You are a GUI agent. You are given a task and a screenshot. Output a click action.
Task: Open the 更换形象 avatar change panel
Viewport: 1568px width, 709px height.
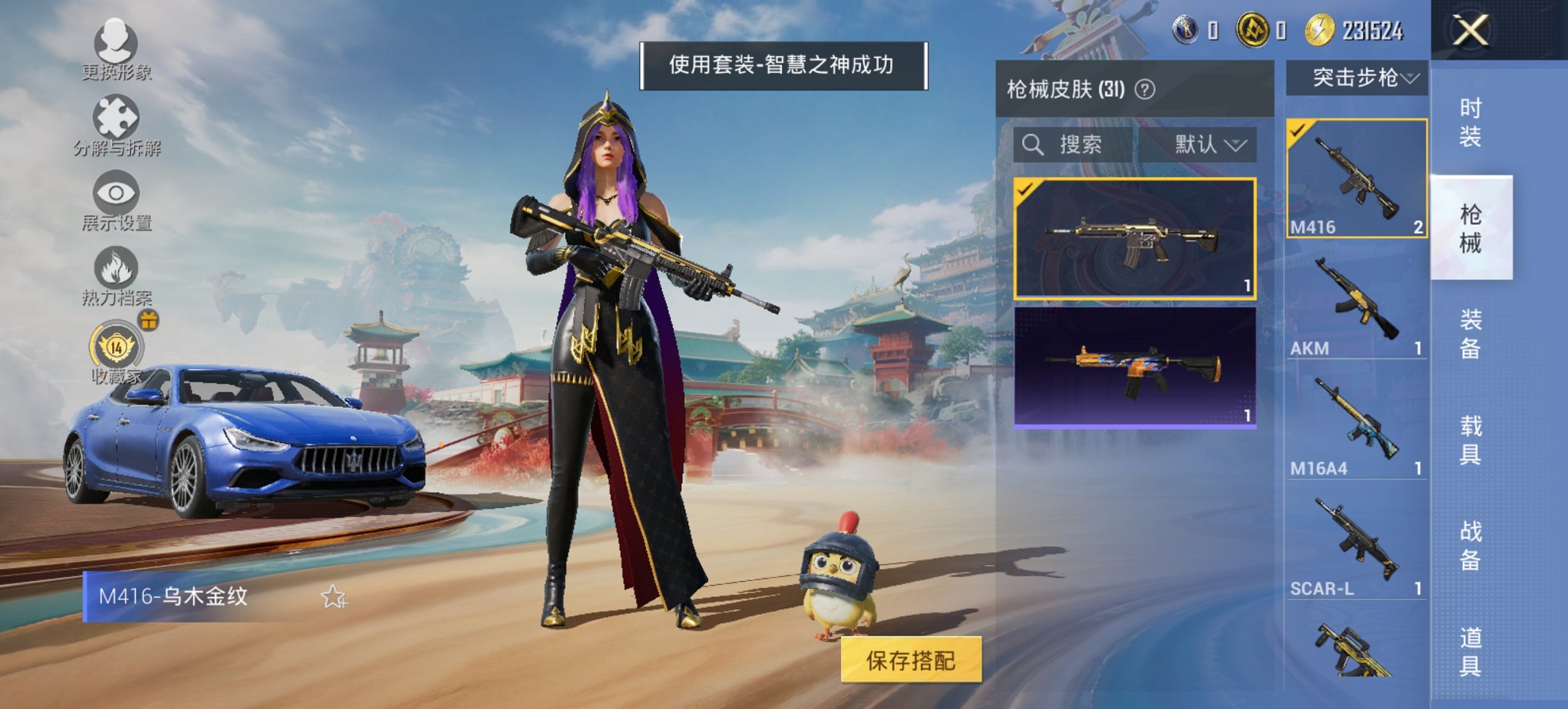pyautogui.click(x=118, y=41)
